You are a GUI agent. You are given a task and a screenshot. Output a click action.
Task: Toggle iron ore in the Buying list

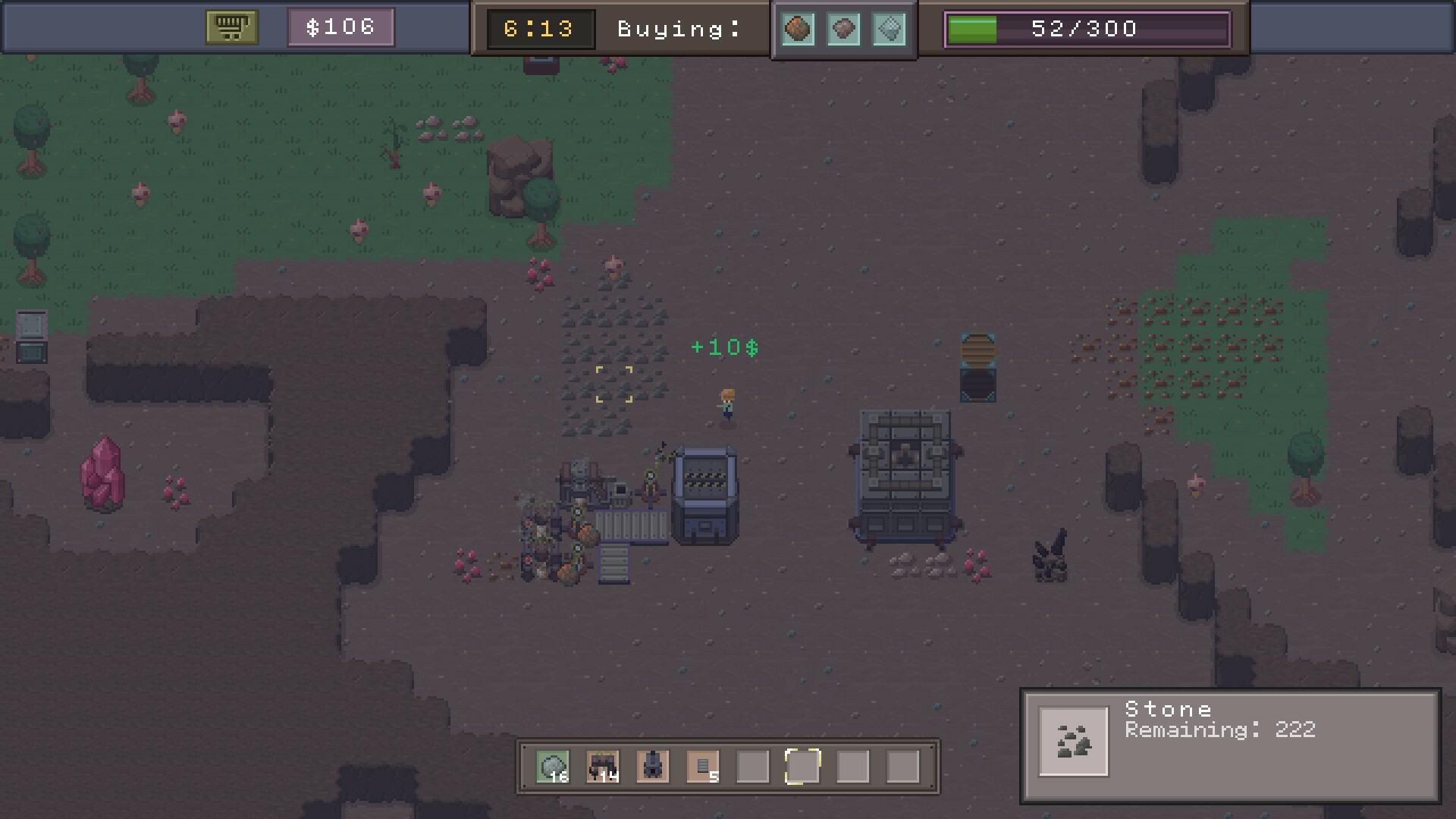(843, 30)
